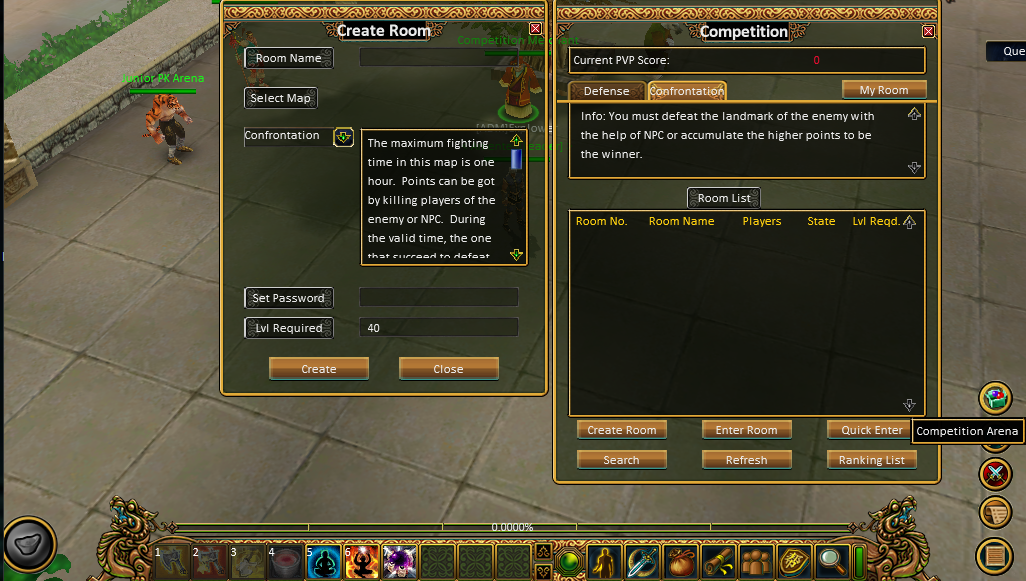
Task: Open the Select Map button
Action: tap(280, 98)
